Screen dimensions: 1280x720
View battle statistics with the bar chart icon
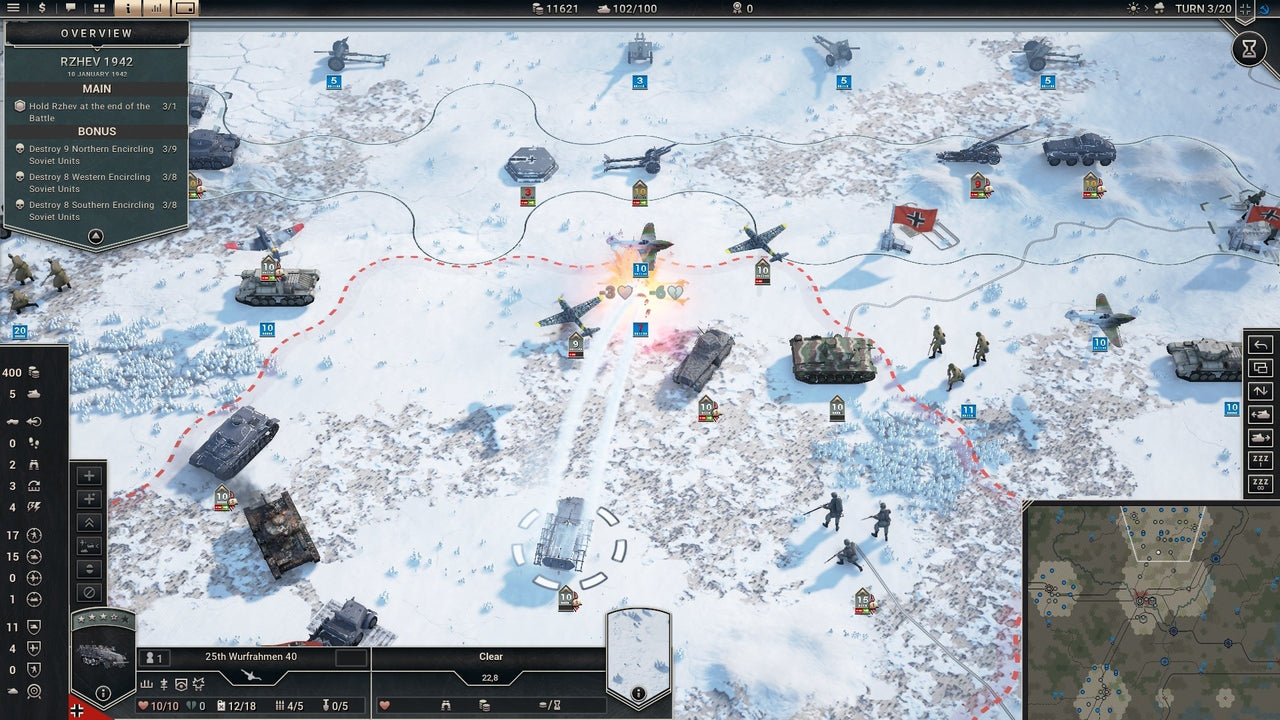pyautogui.click(x=155, y=8)
